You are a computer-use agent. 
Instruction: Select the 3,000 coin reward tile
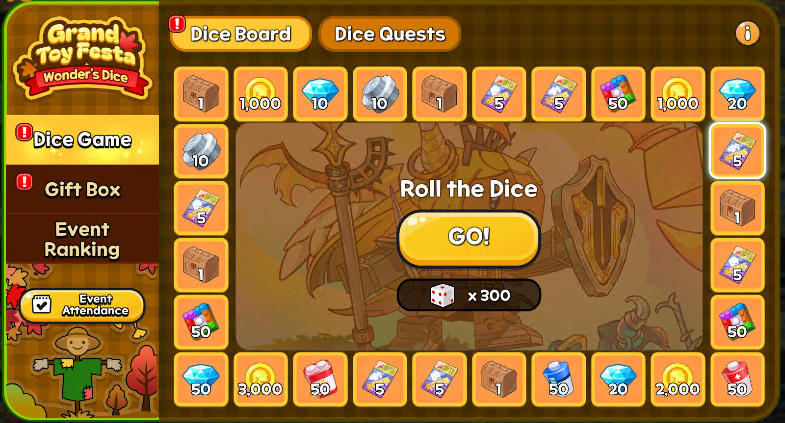[260, 379]
